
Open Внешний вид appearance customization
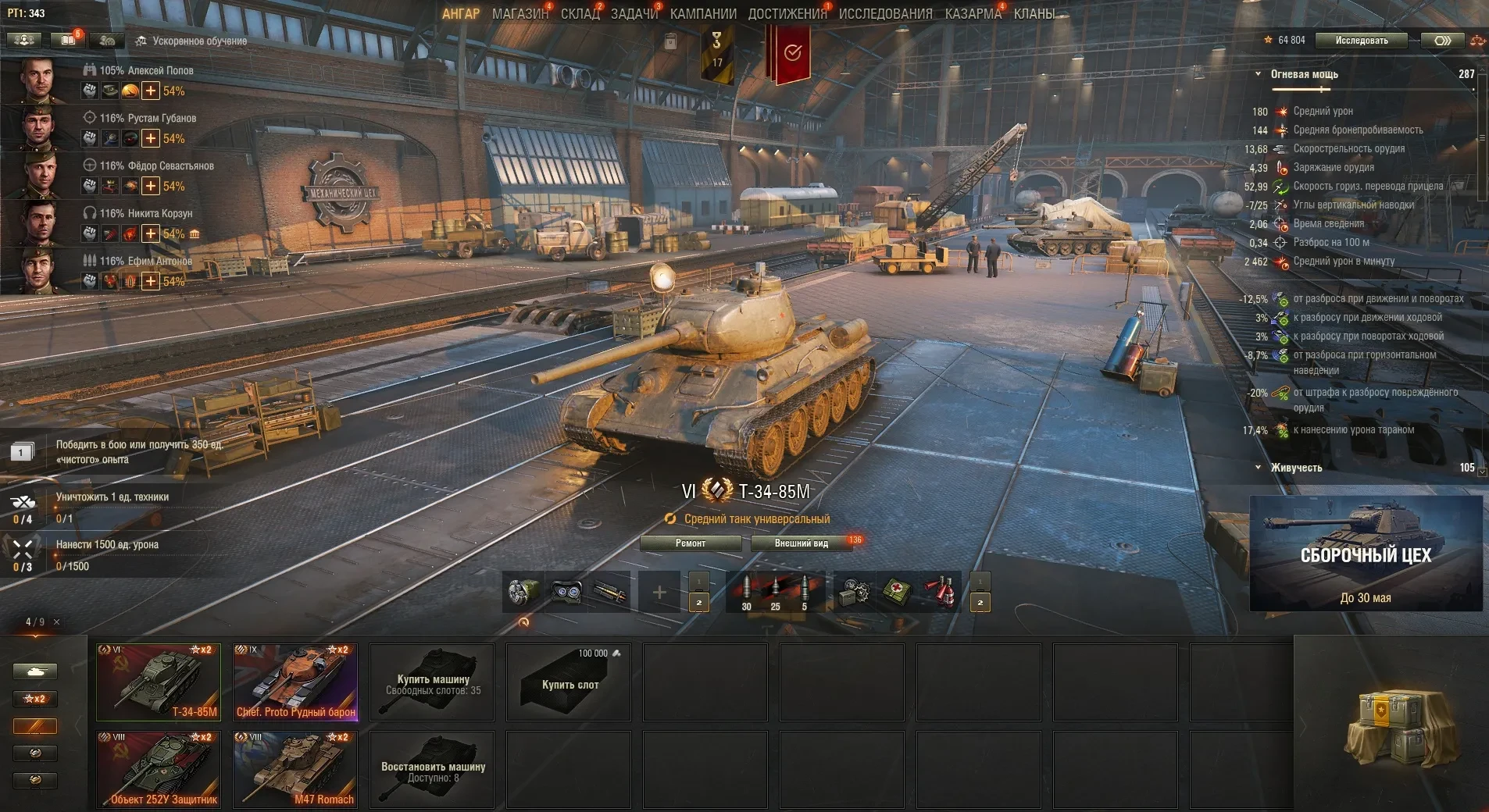(x=801, y=543)
